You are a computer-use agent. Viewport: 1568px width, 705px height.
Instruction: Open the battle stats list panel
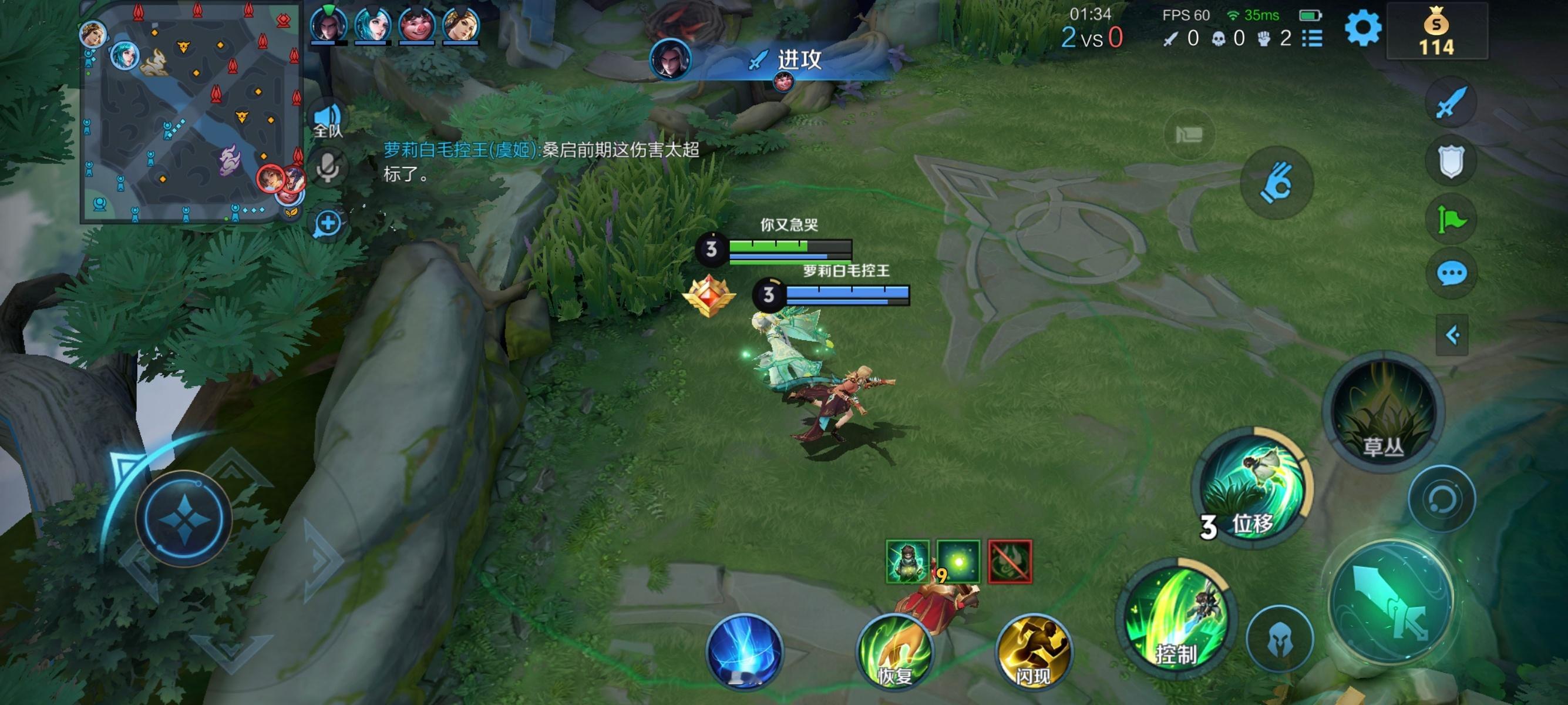pyautogui.click(x=1314, y=37)
